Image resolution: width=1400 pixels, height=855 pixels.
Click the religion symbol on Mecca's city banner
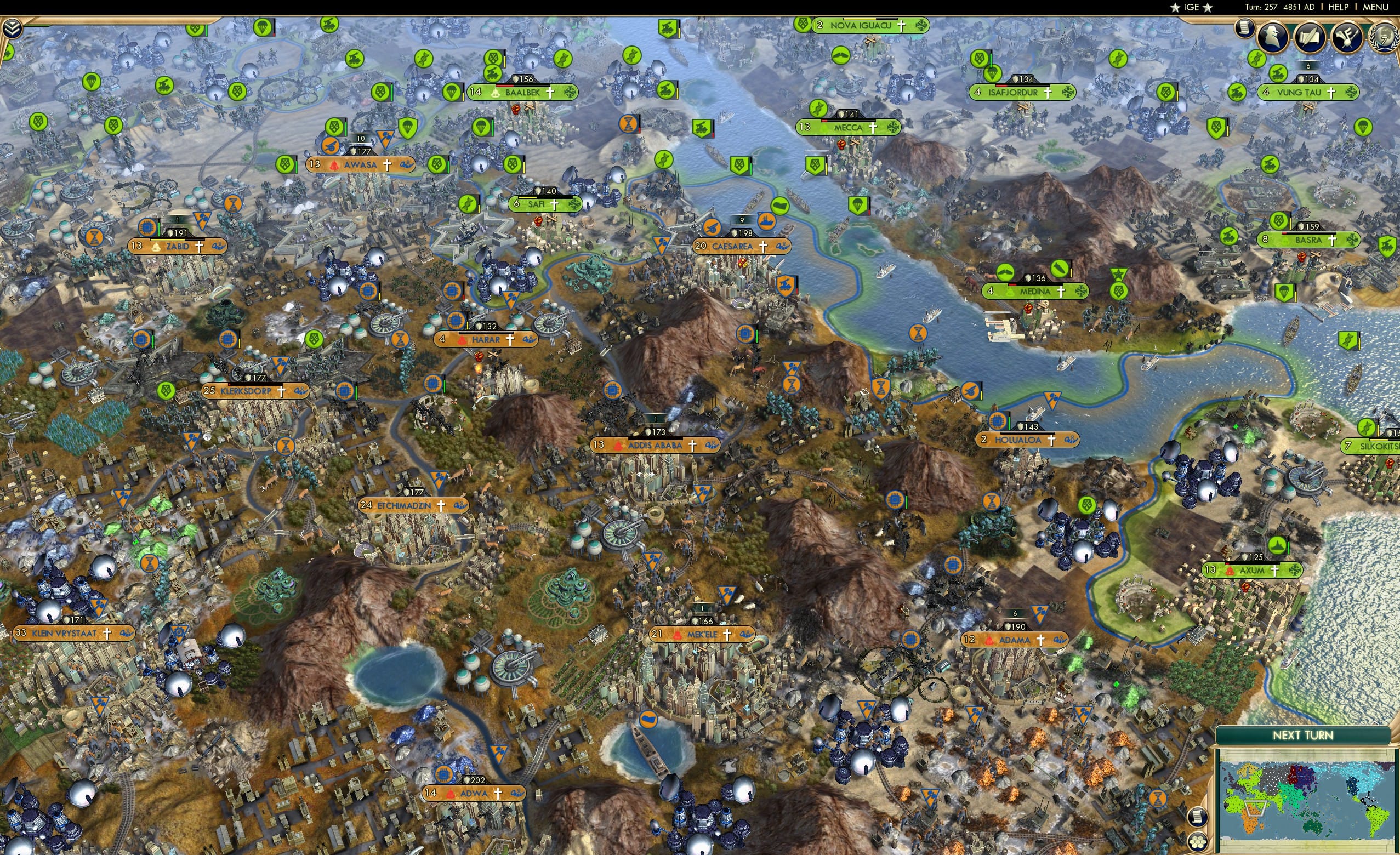pyautogui.click(x=873, y=128)
